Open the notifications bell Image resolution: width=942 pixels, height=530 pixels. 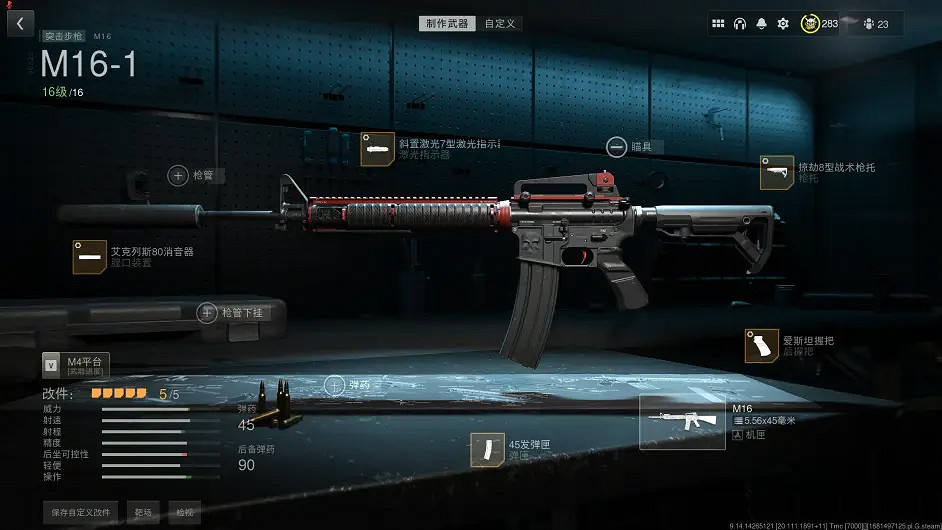point(762,23)
